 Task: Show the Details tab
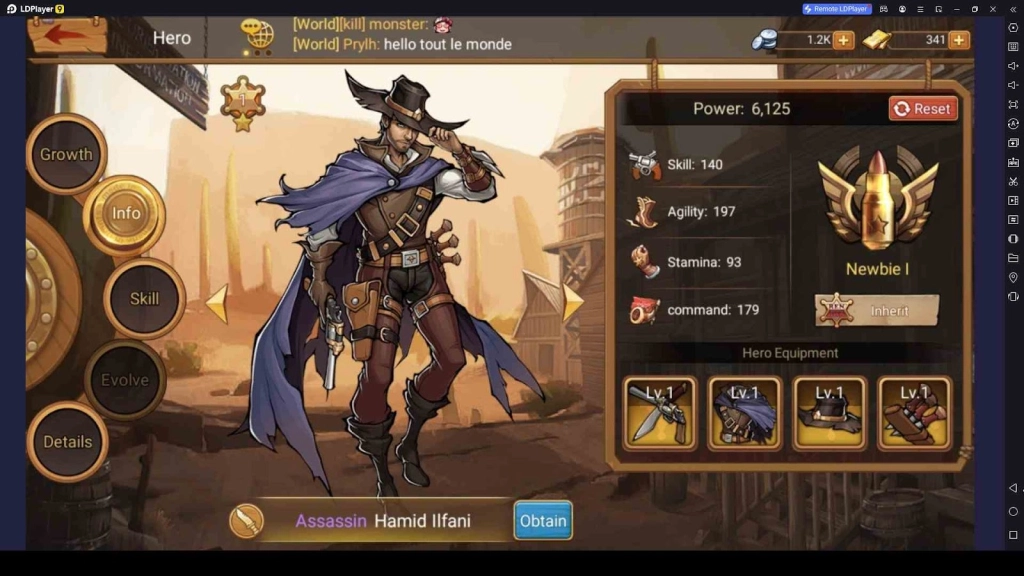coord(67,441)
